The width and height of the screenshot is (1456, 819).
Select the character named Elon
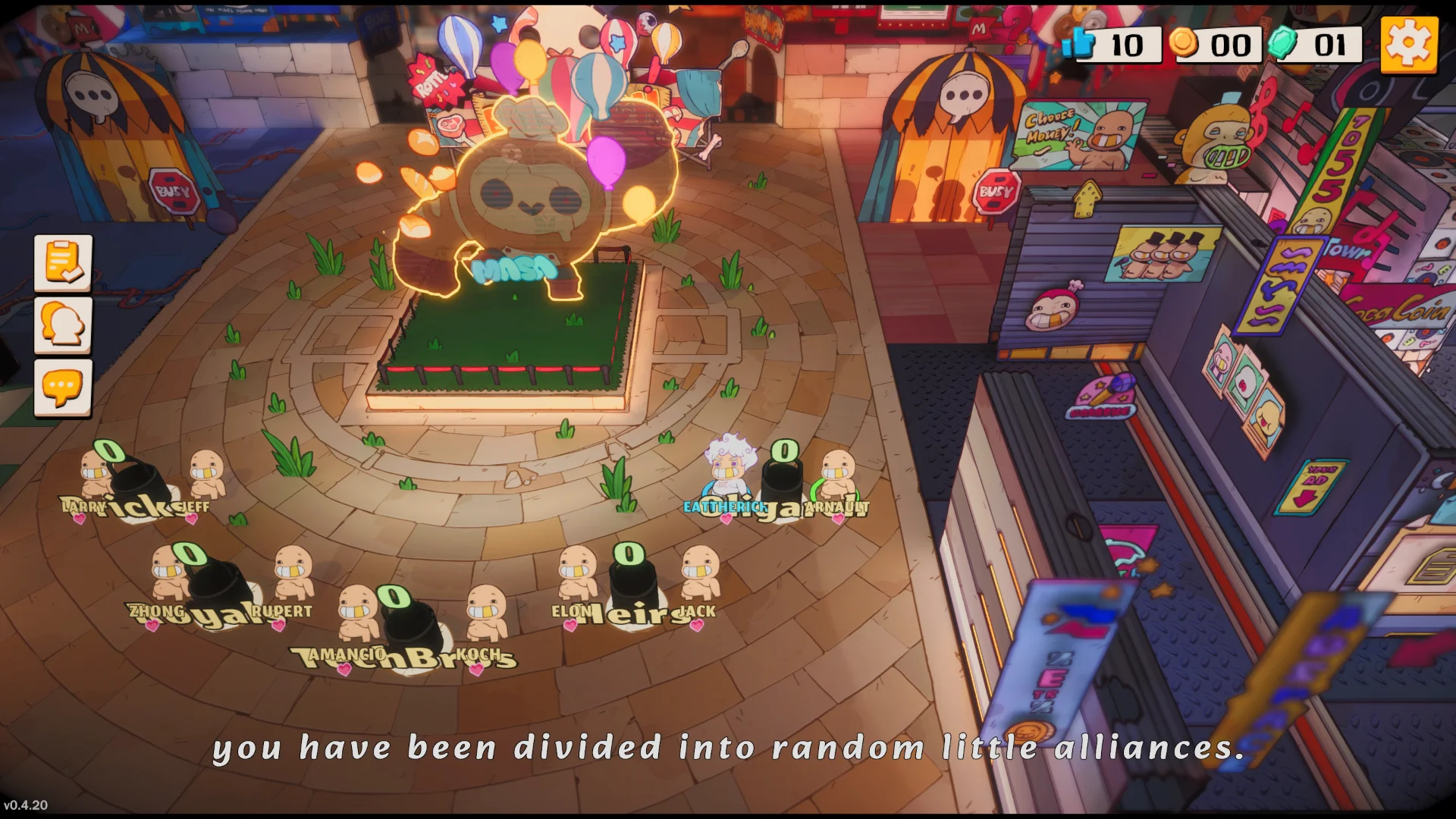pyautogui.click(x=575, y=580)
